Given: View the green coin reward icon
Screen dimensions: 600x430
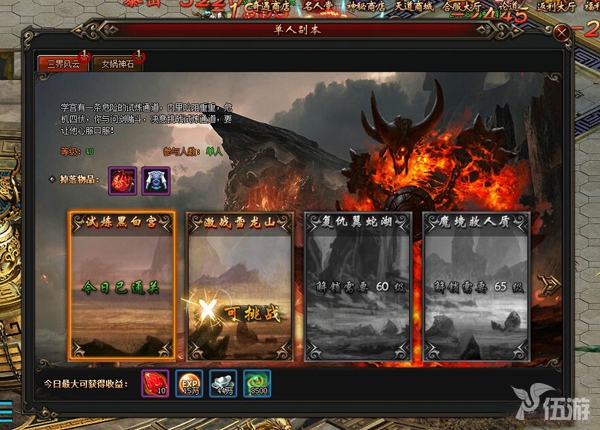Looking at the screenshot, I should [x=260, y=383].
